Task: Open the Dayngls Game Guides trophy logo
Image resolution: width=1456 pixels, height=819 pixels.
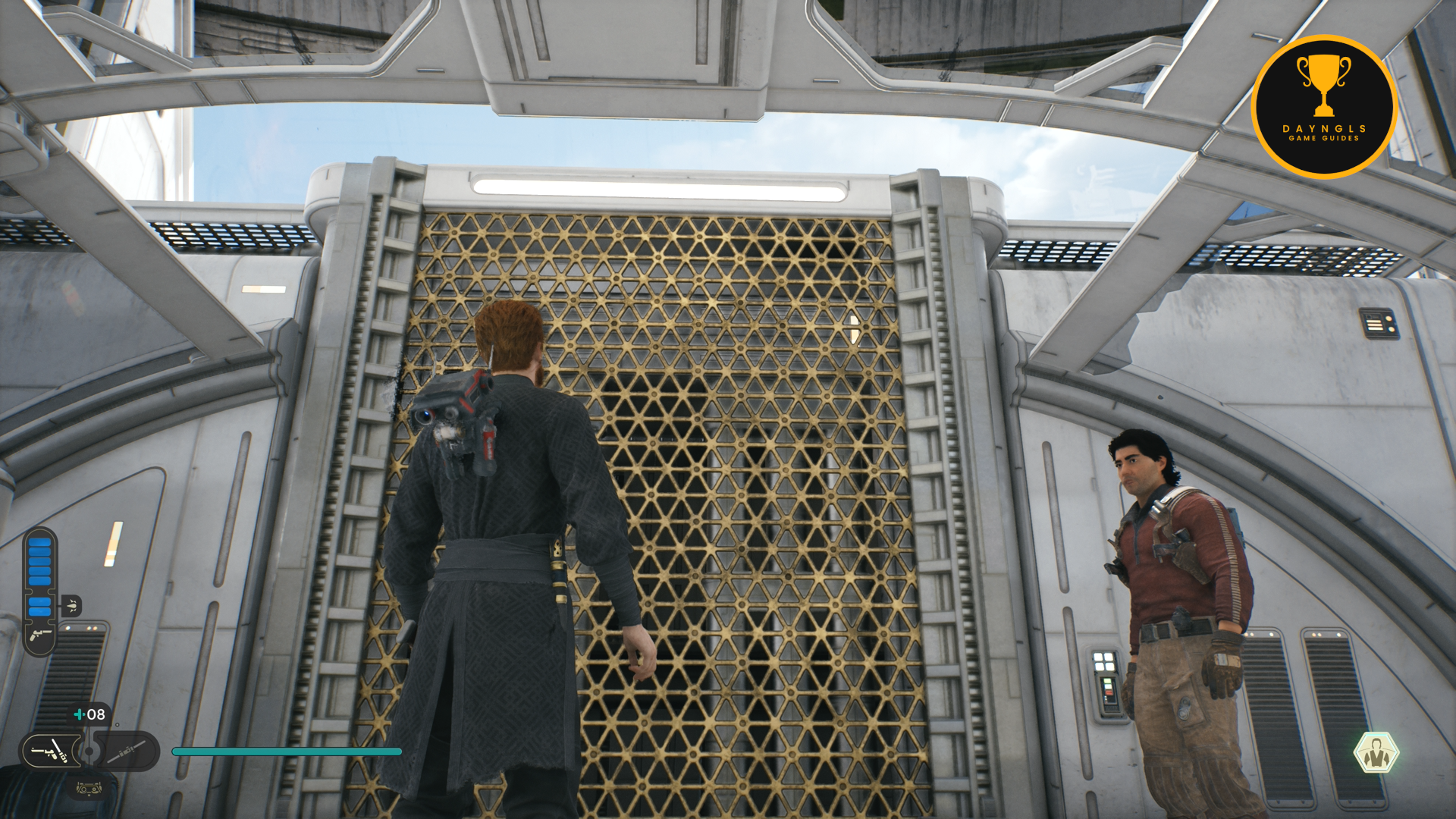Action: pyautogui.click(x=1323, y=107)
